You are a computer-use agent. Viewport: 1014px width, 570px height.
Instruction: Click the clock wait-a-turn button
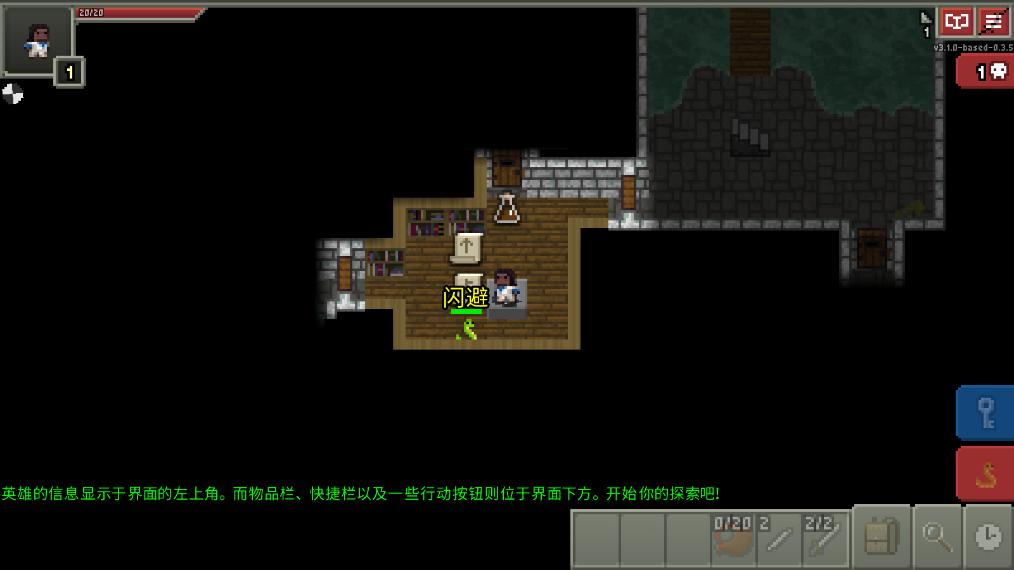[988, 538]
